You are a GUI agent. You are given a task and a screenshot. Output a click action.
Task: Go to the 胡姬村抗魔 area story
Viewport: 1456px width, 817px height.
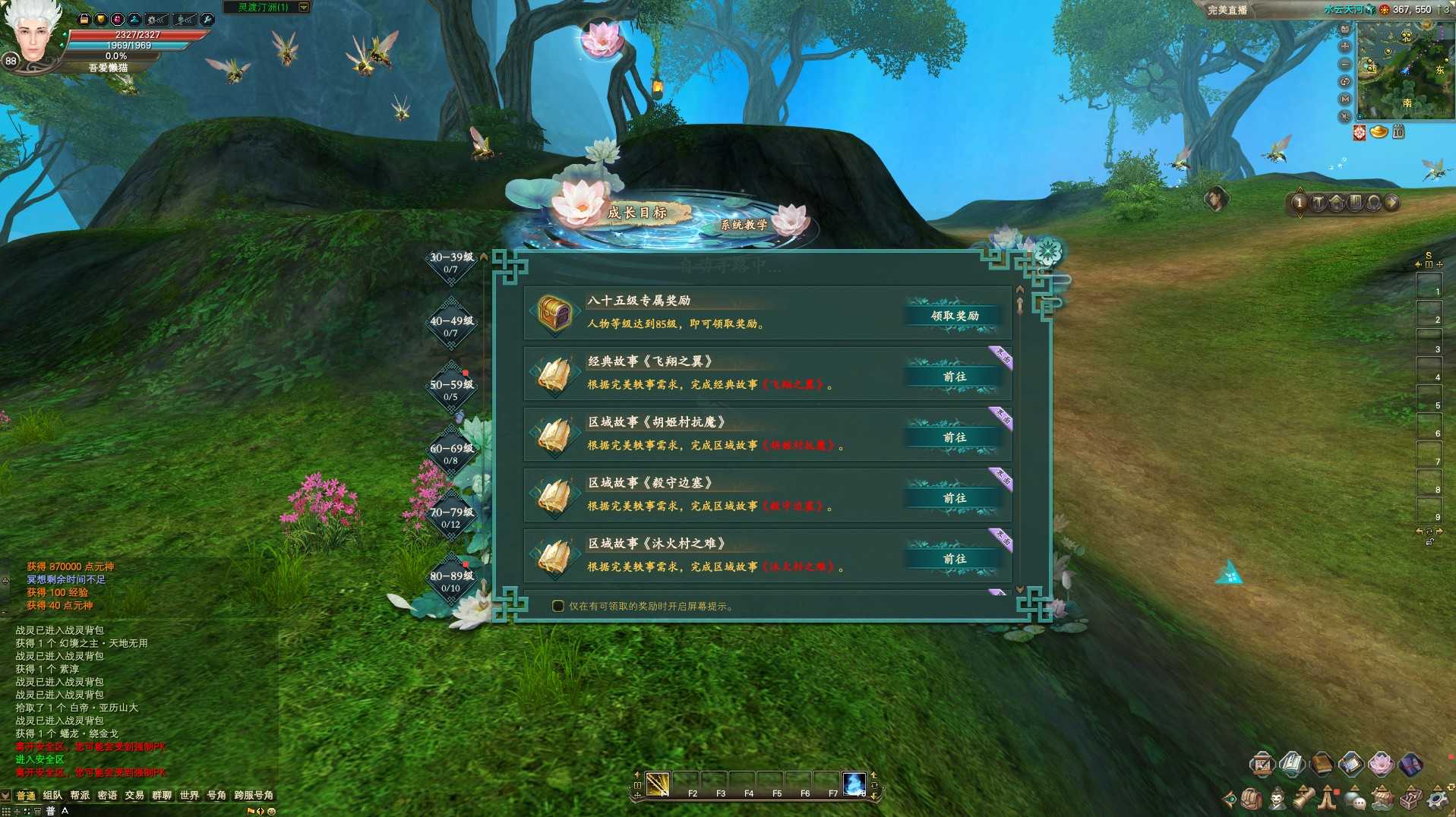tap(954, 437)
